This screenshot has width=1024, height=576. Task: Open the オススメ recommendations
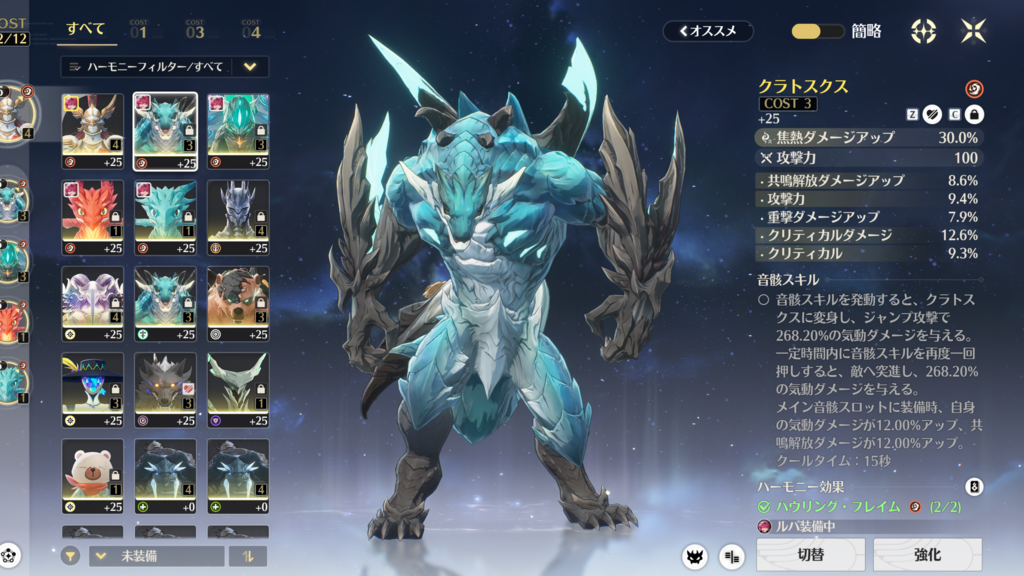coord(707,31)
